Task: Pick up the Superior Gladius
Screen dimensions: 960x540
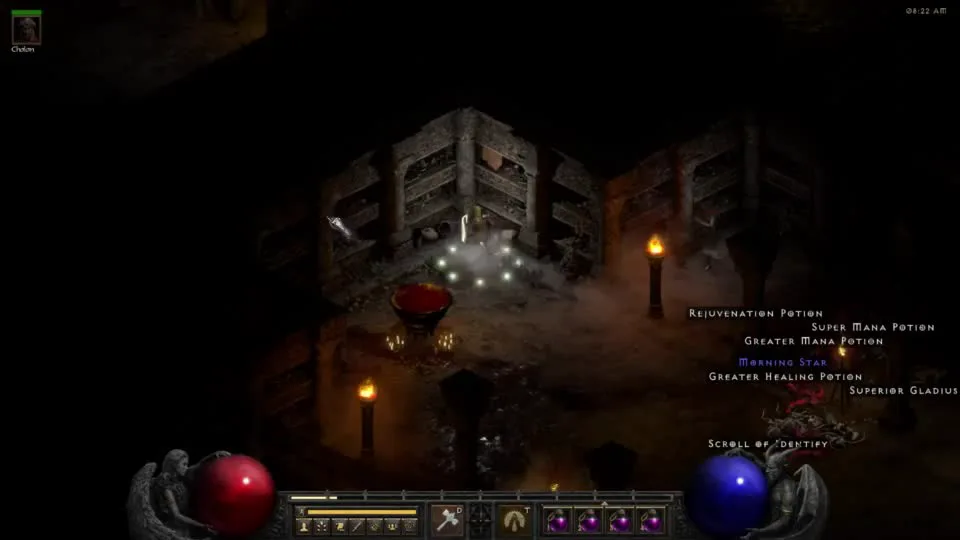Action: 902,390
